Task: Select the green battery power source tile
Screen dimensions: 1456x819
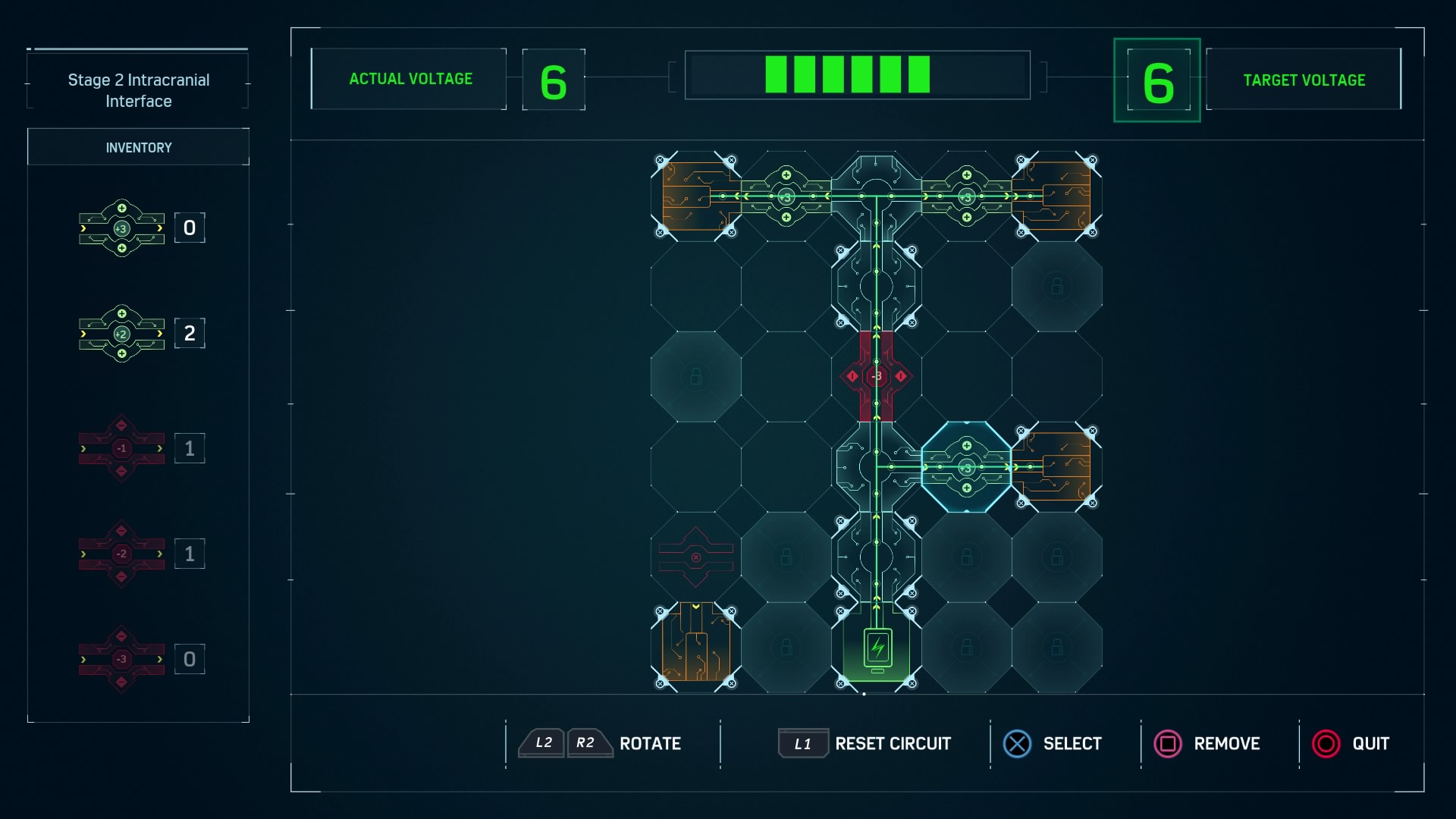Action: pos(877,648)
